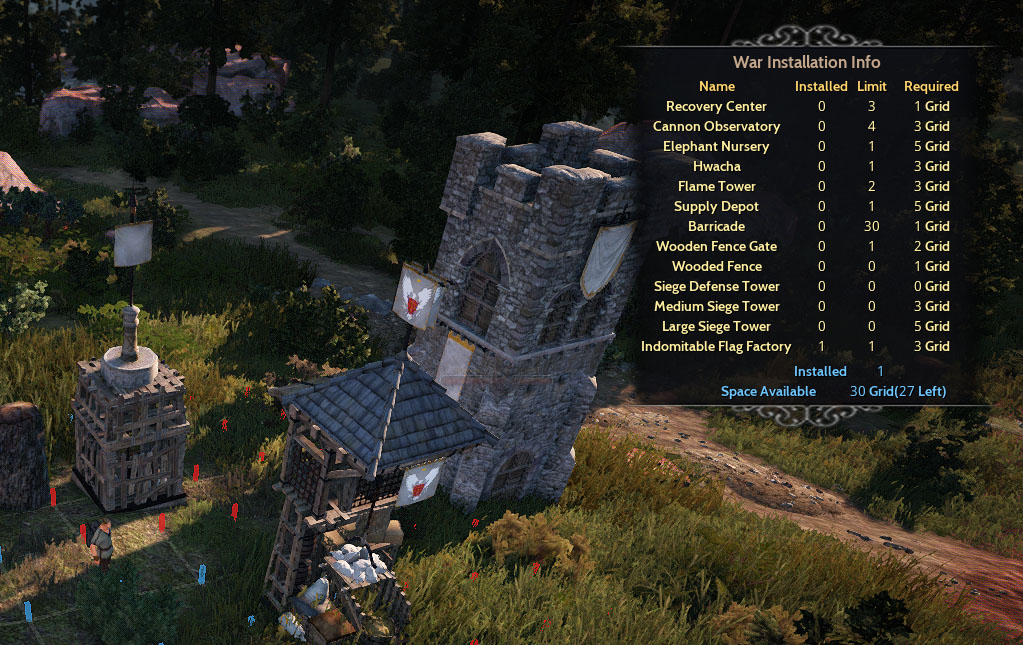Select the Wooded Fence row
Screen dimensions: 1023x645
pyautogui.click(x=716, y=266)
